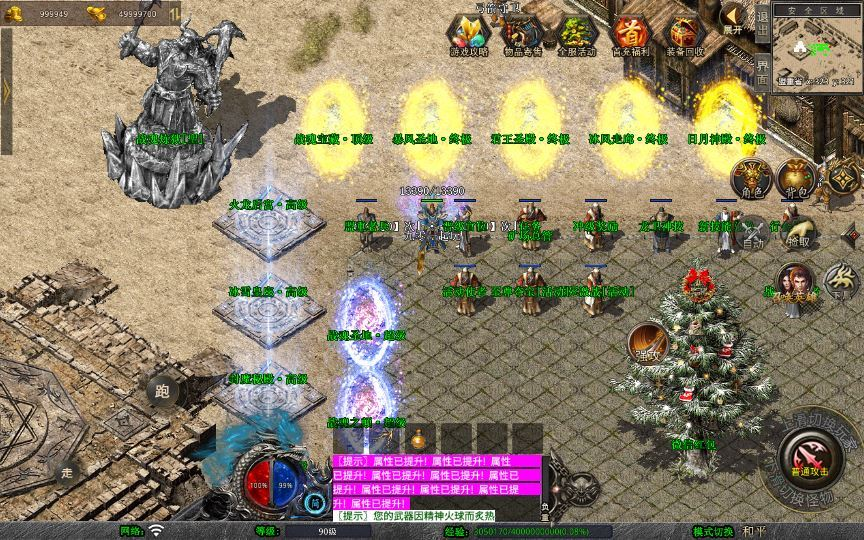Click the 展开 expand arrow button
This screenshot has height=540, width=864.
tap(733, 17)
